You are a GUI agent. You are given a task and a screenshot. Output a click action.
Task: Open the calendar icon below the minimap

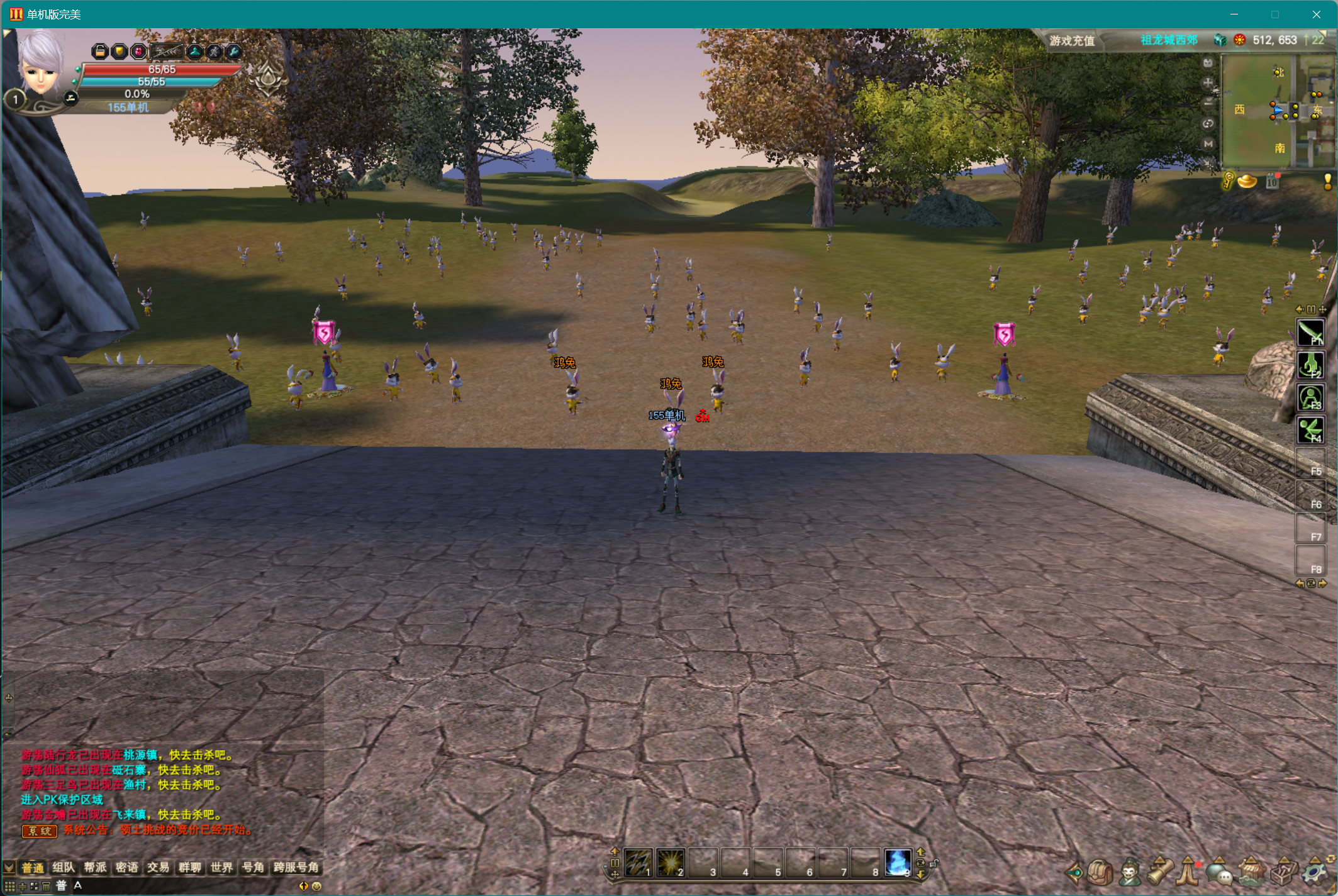click(x=1272, y=182)
